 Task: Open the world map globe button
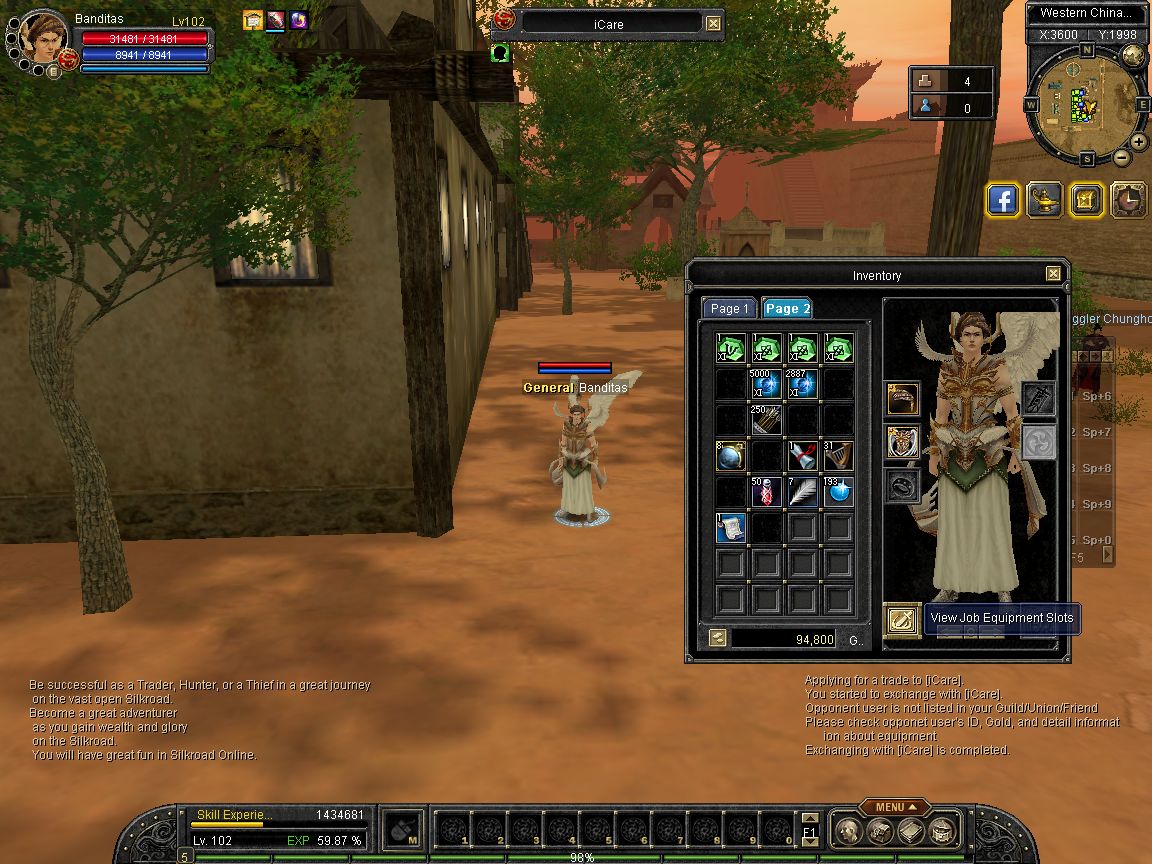click(x=1133, y=56)
